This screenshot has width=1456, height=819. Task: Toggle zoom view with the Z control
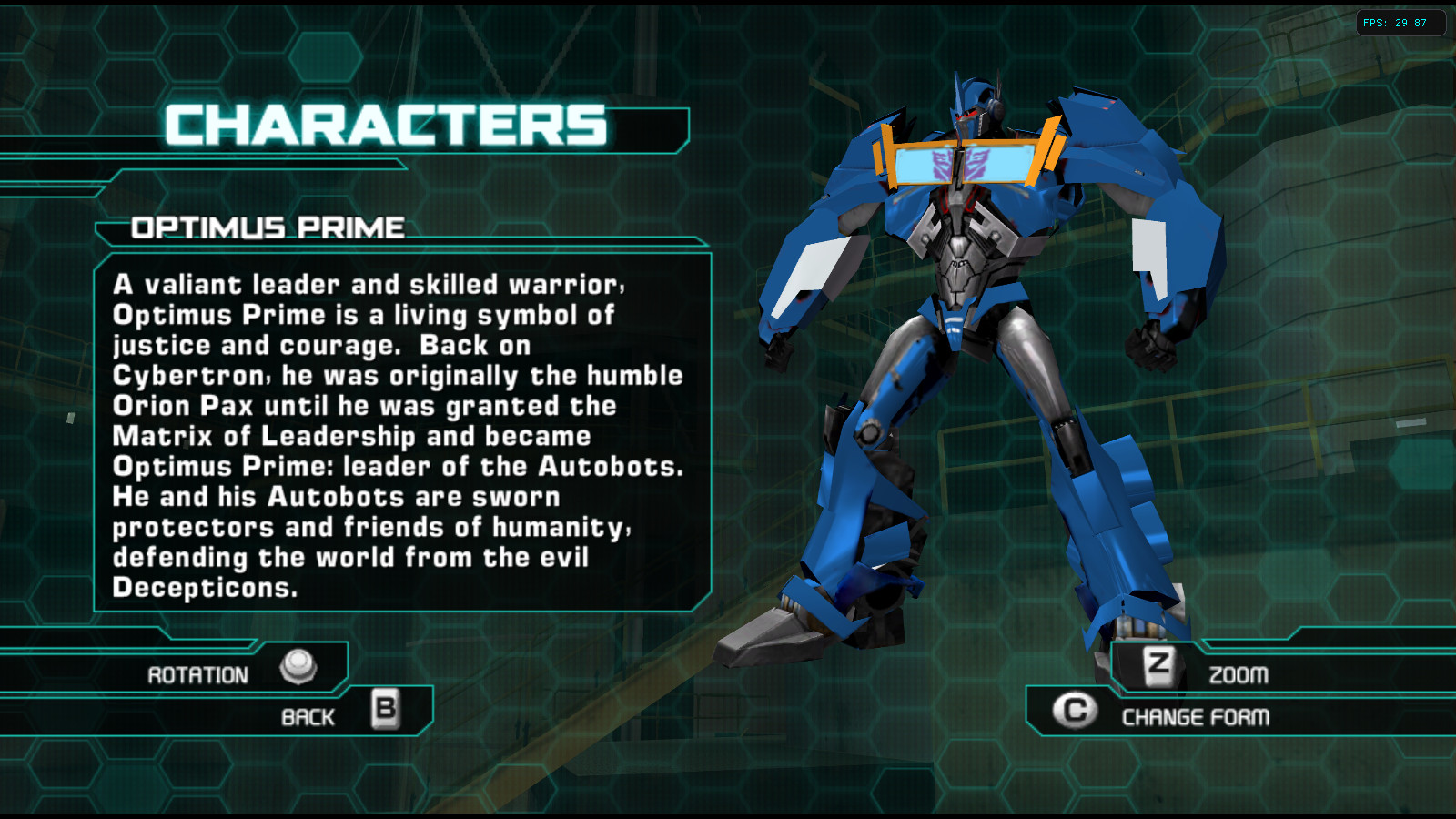click(x=1158, y=667)
